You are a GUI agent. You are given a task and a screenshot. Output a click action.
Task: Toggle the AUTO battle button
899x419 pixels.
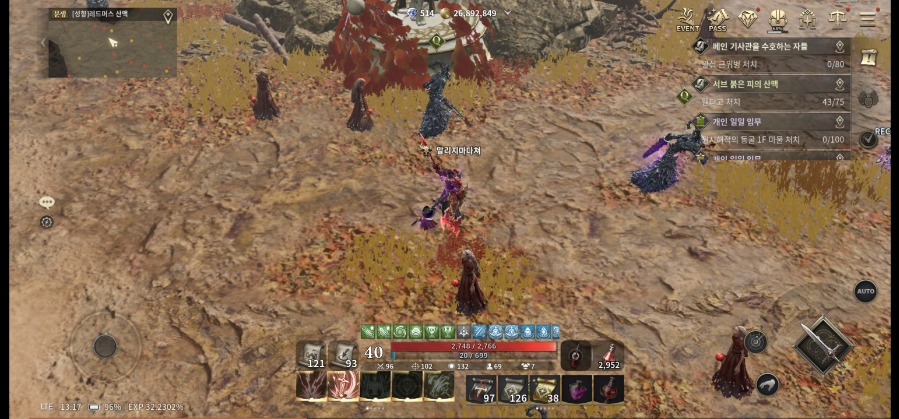tap(866, 291)
